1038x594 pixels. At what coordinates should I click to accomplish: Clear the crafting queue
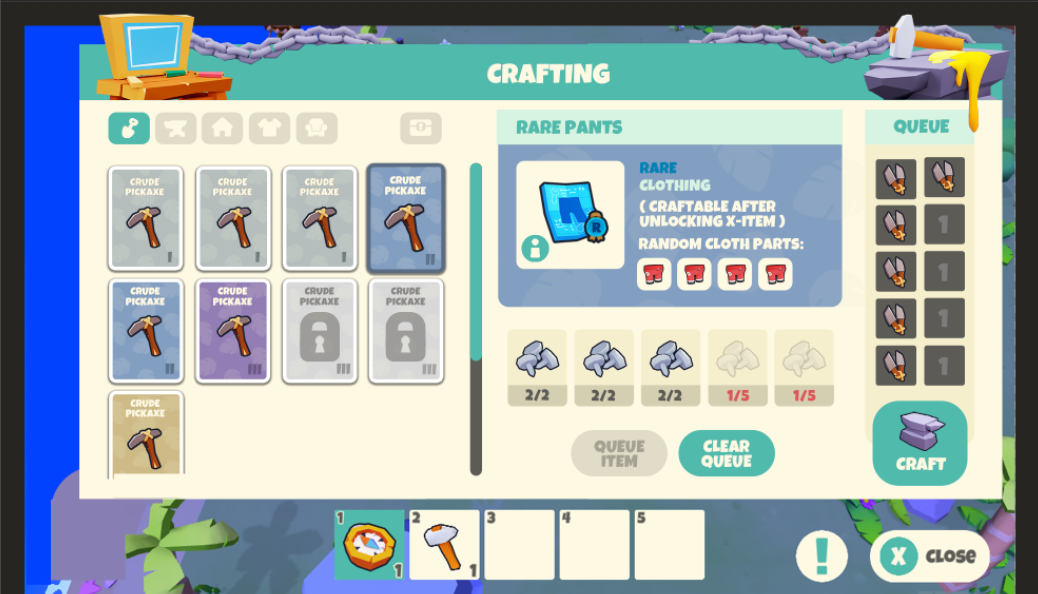tap(726, 453)
